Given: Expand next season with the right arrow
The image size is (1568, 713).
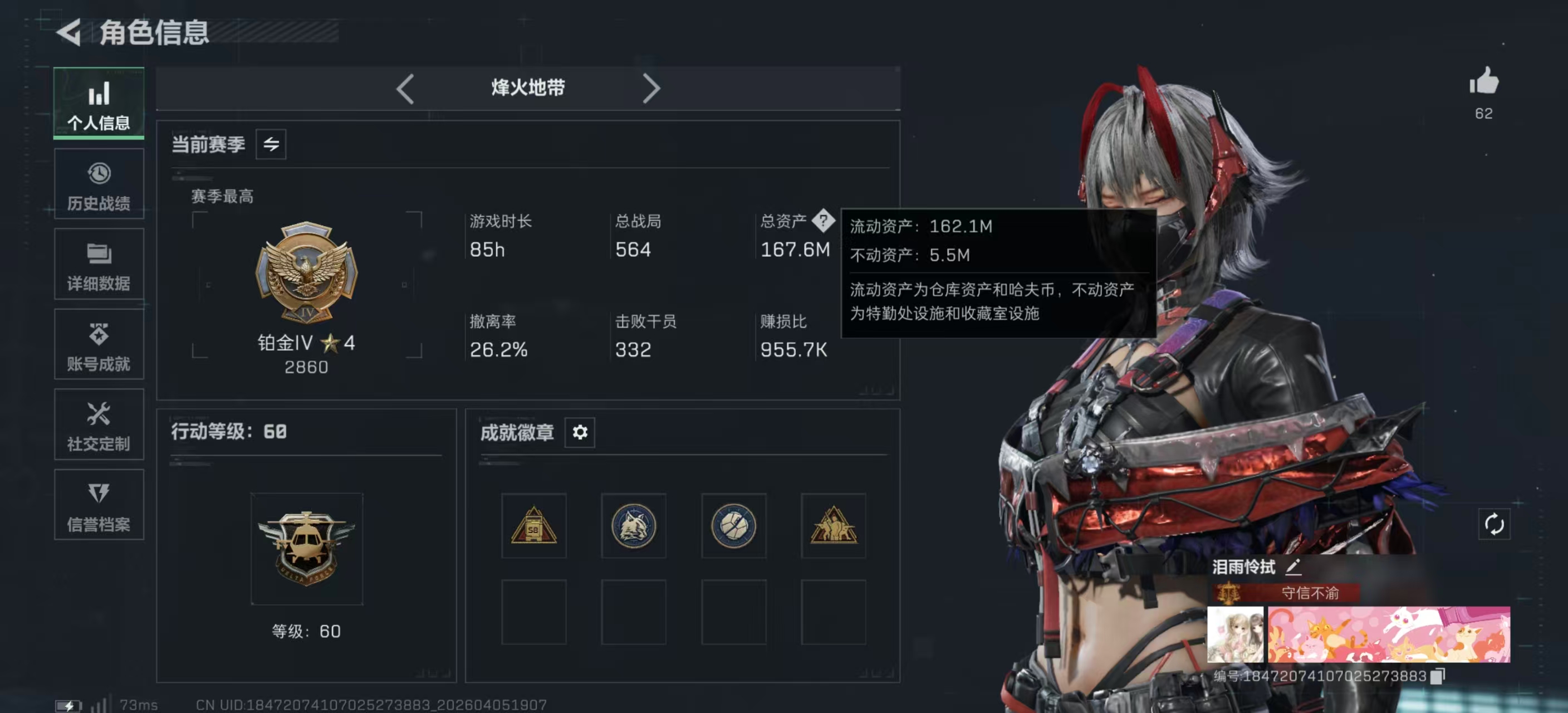Looking at the screenshot, I should pos(651,88).
